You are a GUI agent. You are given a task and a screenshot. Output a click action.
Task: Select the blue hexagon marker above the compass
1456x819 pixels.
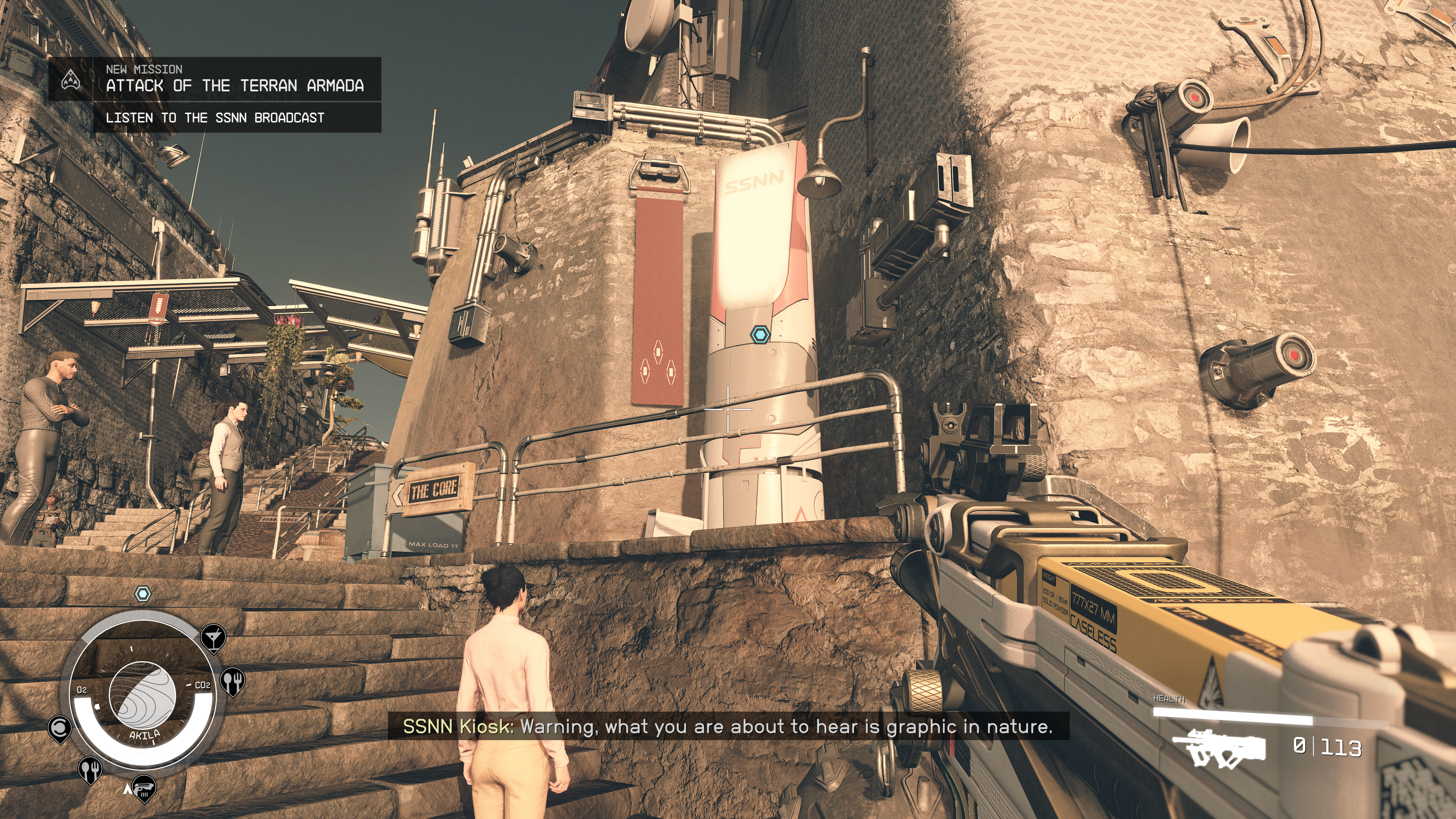pos(143,593)
